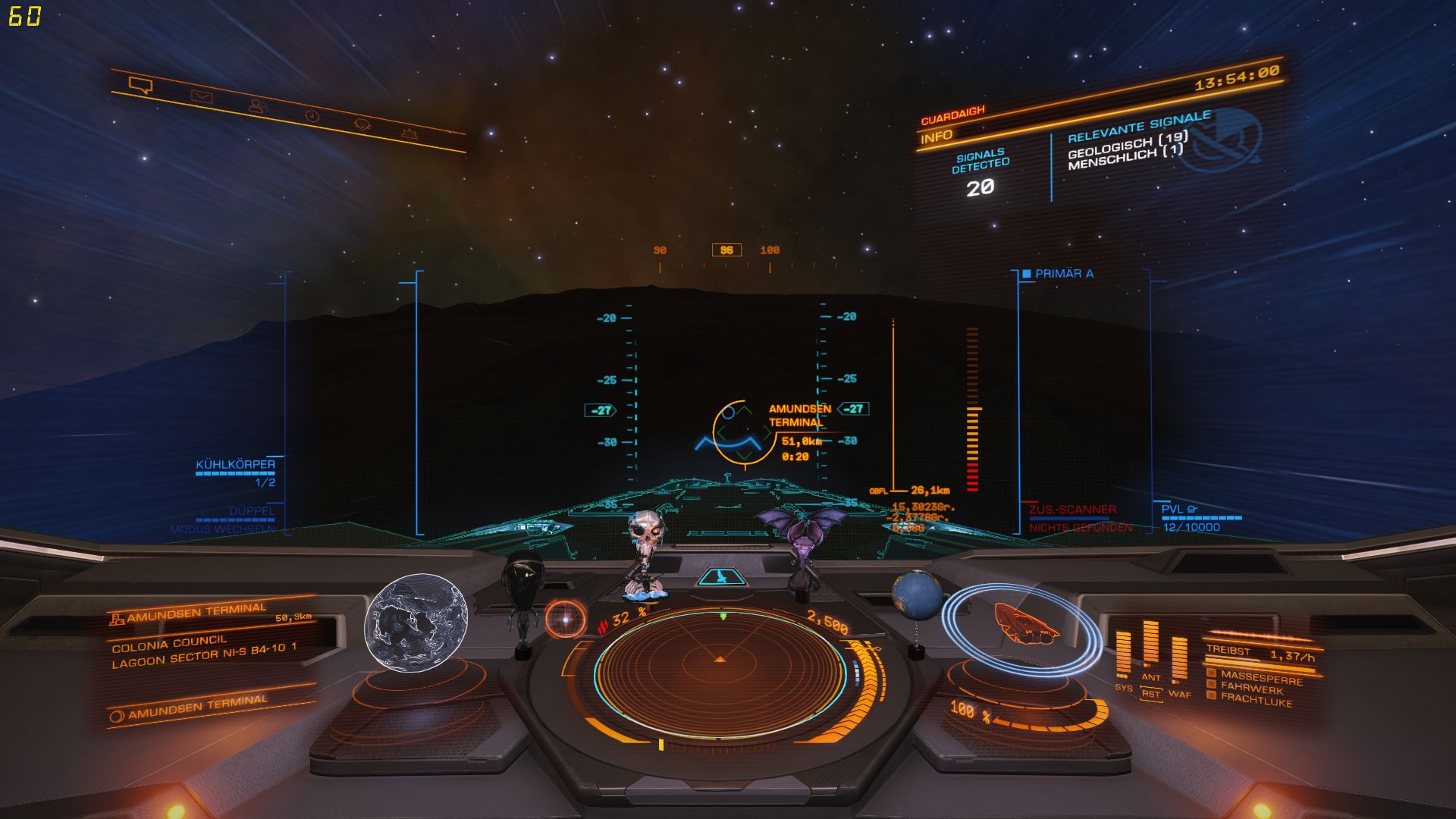1456x819 pixels.
Task: Switch to the envelope inbox tab
Action: pyautogui.click(x=201, y=96)
